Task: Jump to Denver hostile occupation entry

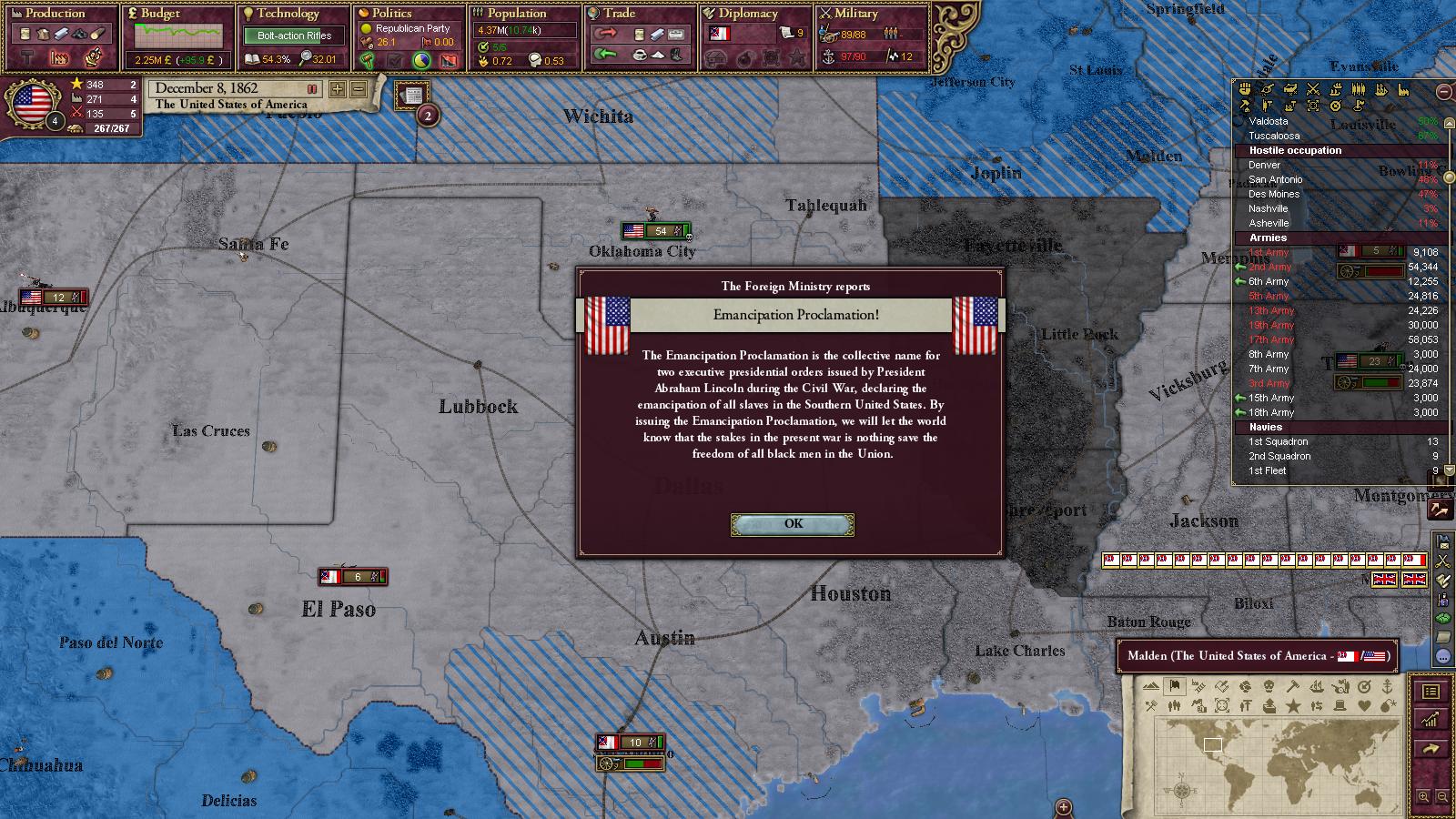Action: (x=1264, y=165)
